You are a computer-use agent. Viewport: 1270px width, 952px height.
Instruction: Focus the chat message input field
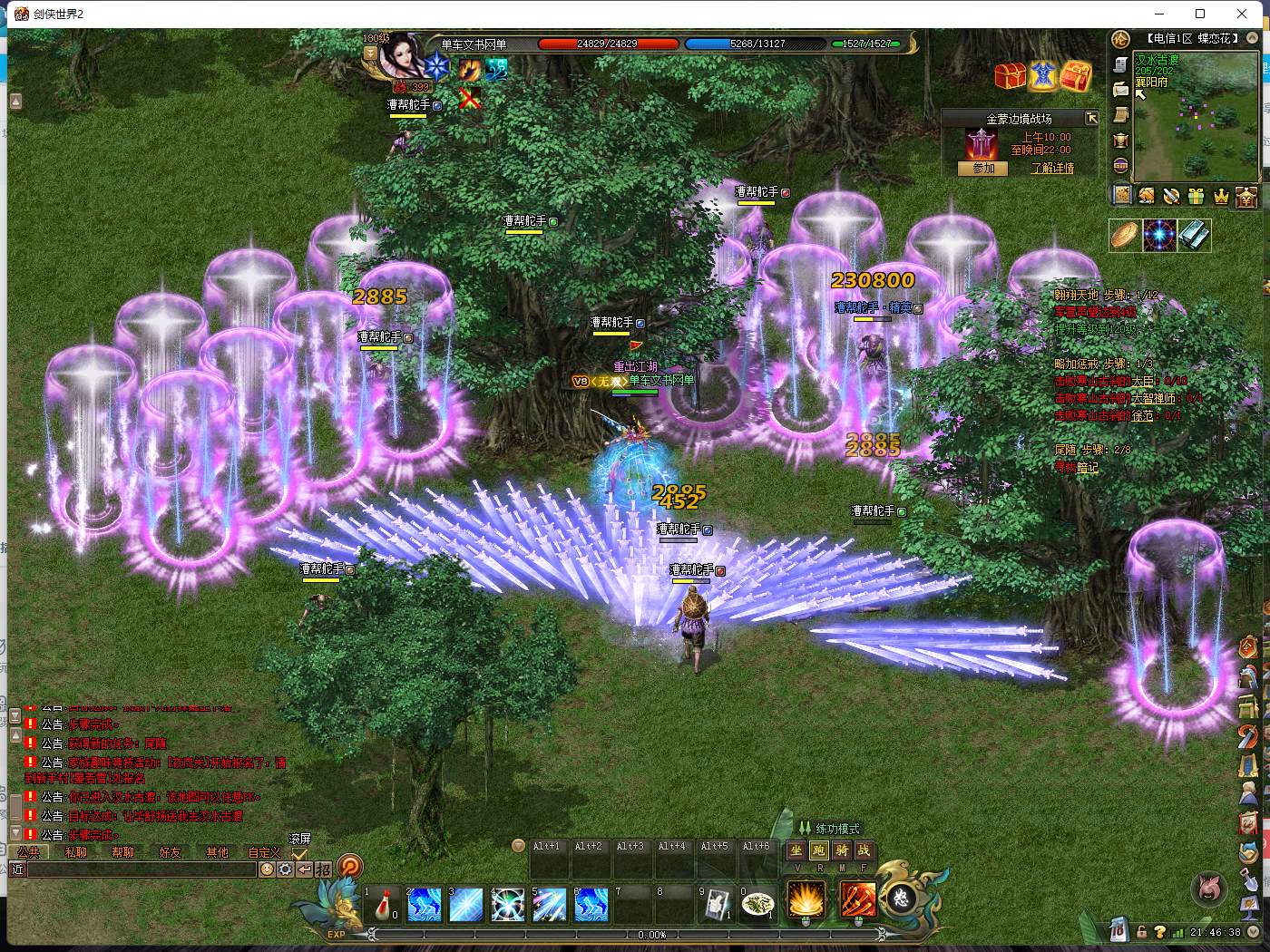click(142, 869)
